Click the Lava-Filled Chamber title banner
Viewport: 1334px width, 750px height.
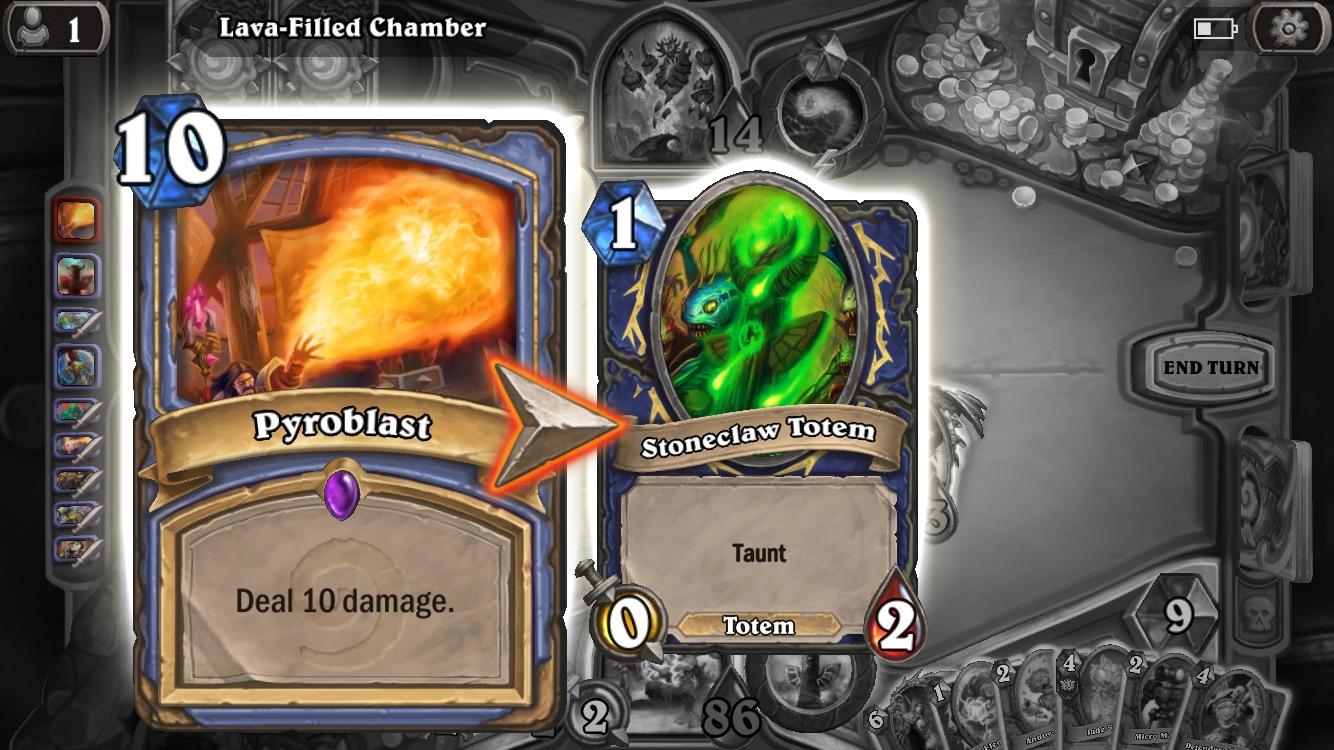[x=350, y=28]
